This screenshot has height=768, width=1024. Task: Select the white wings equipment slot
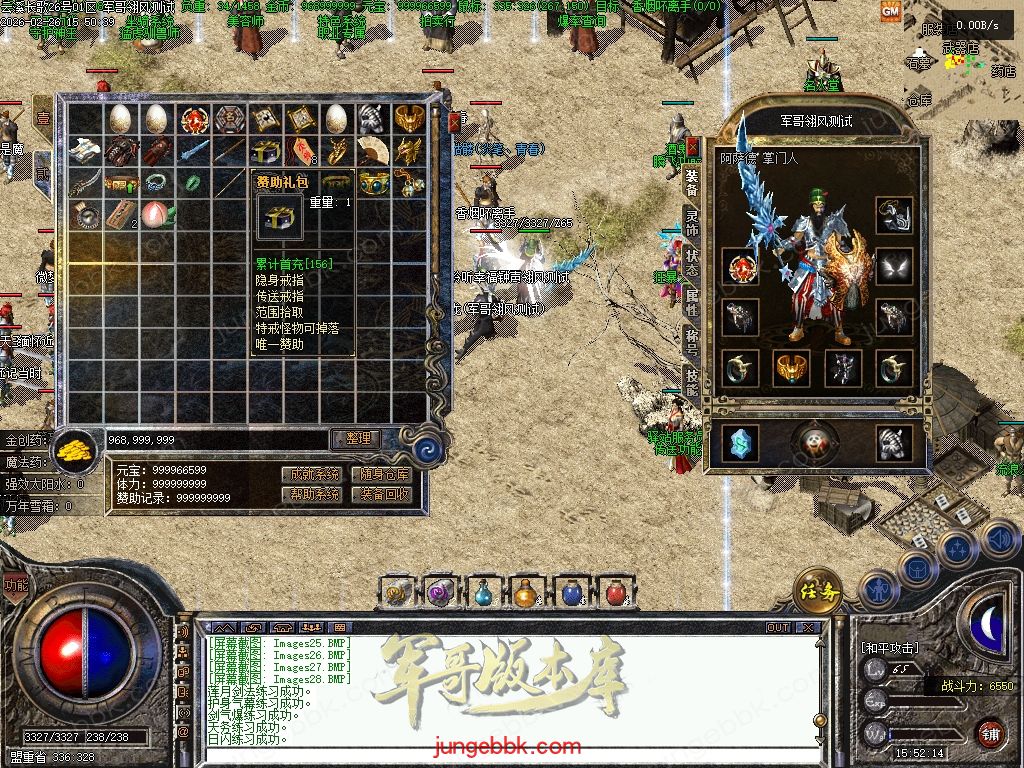click(x=894, y=266)
